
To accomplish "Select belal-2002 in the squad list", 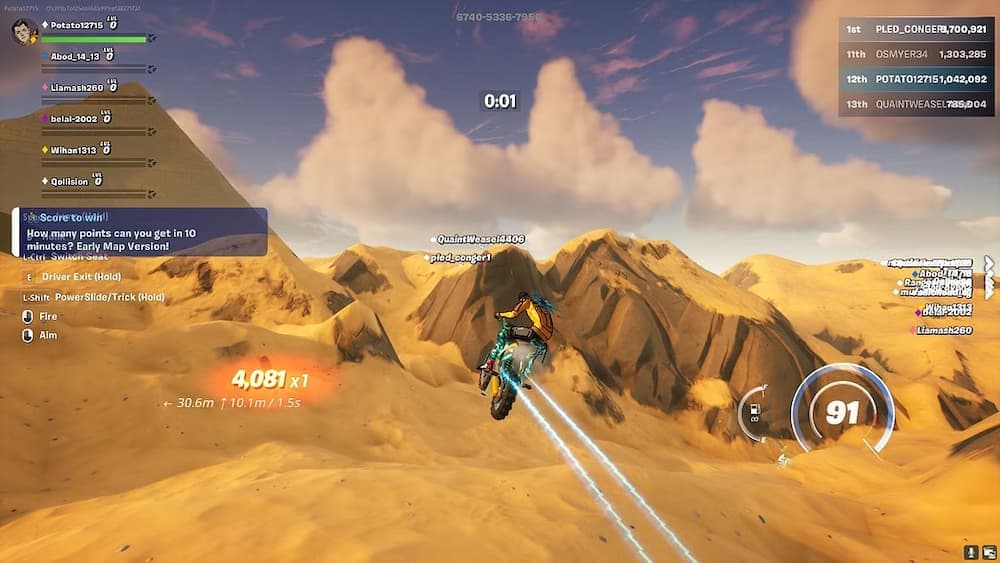I will pos(74,118).
